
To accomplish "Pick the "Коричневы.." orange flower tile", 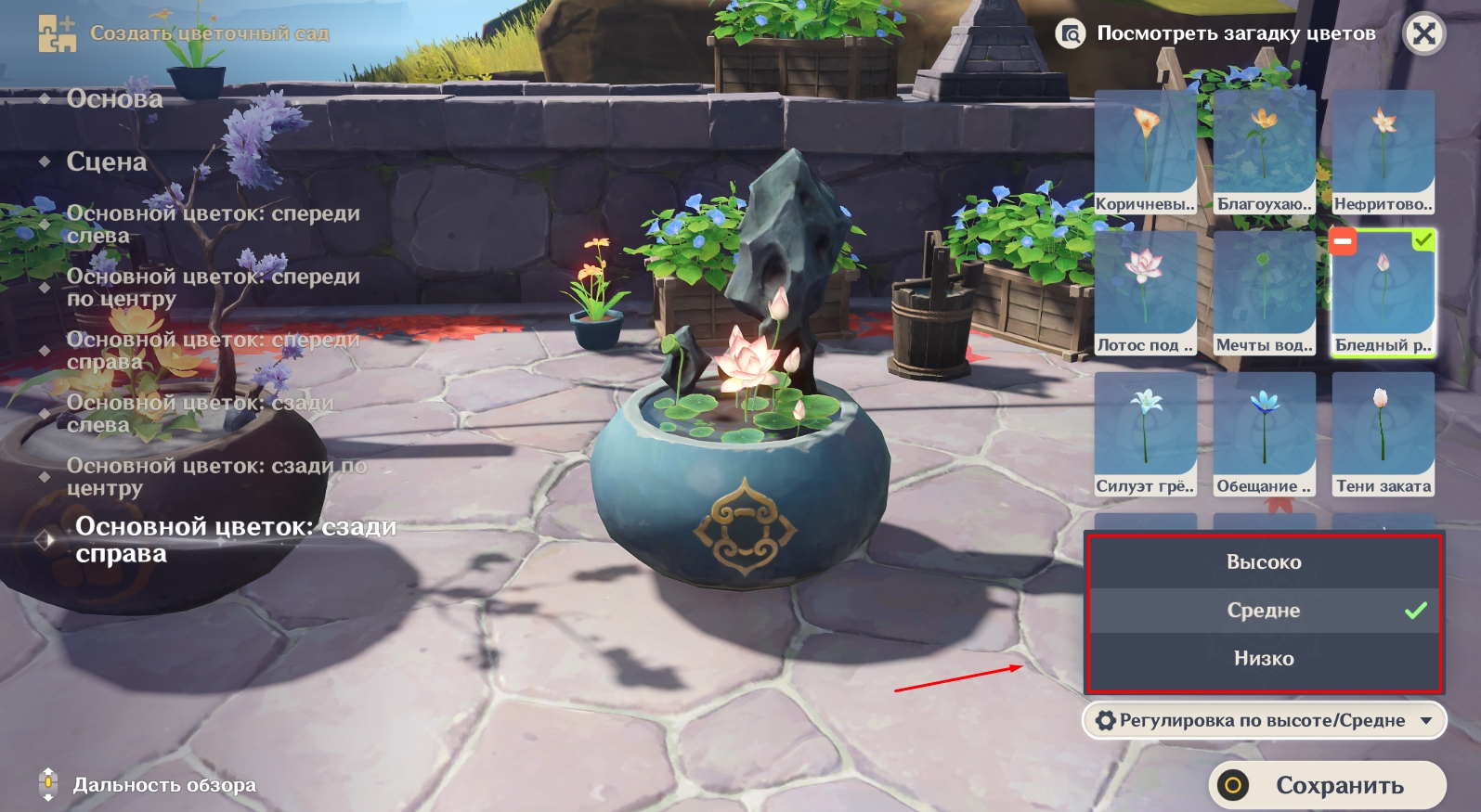I will 1145,152.
